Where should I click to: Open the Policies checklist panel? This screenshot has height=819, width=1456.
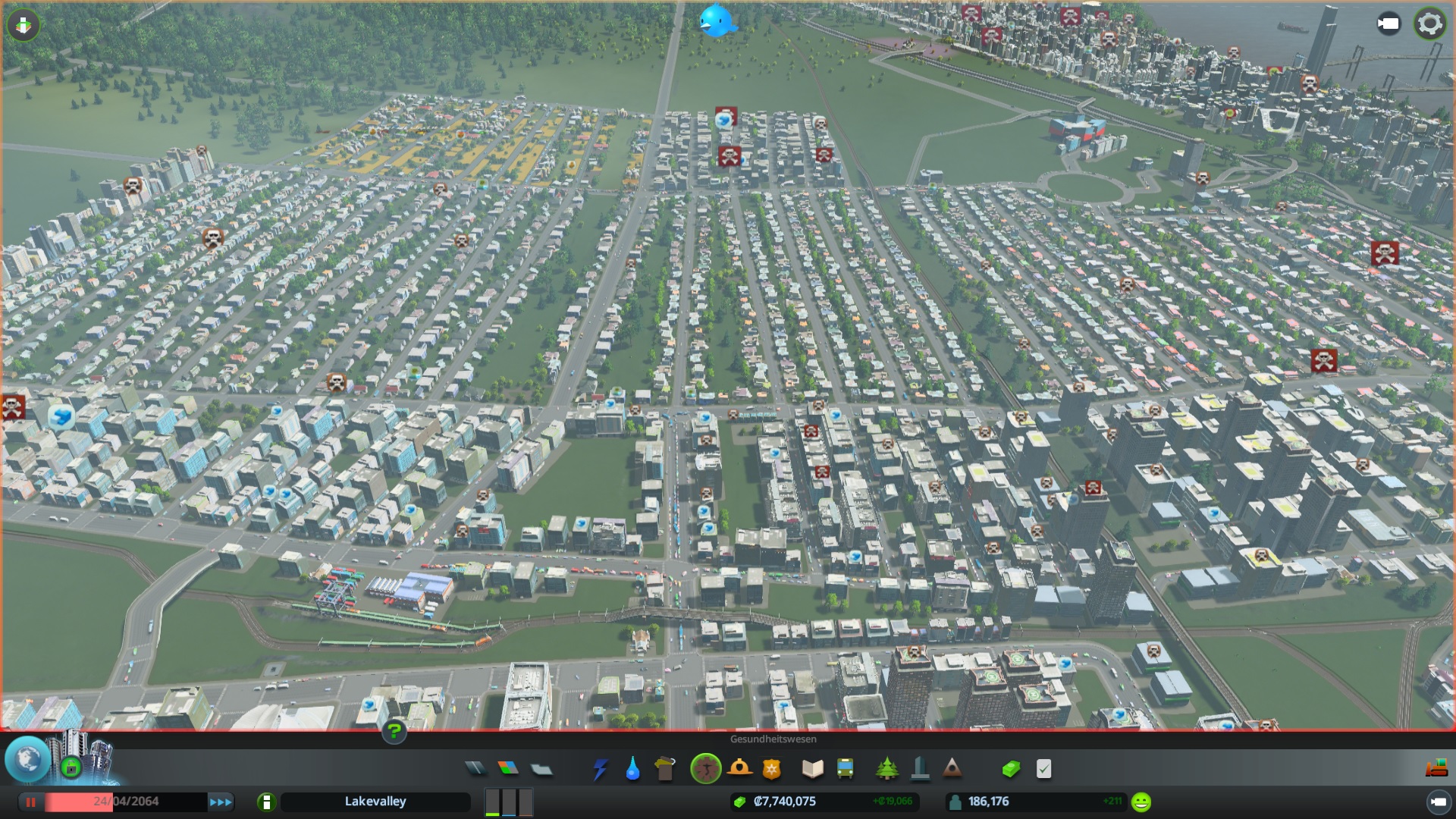1043,770
